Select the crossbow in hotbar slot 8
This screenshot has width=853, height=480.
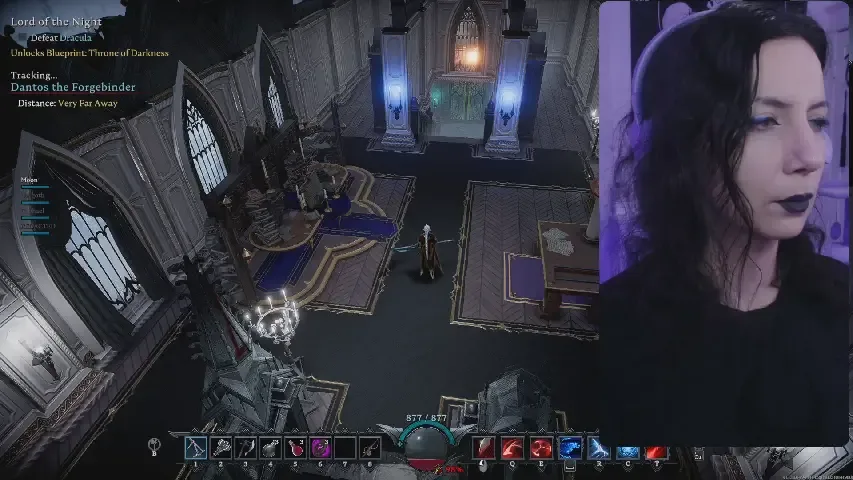point(370,449)
